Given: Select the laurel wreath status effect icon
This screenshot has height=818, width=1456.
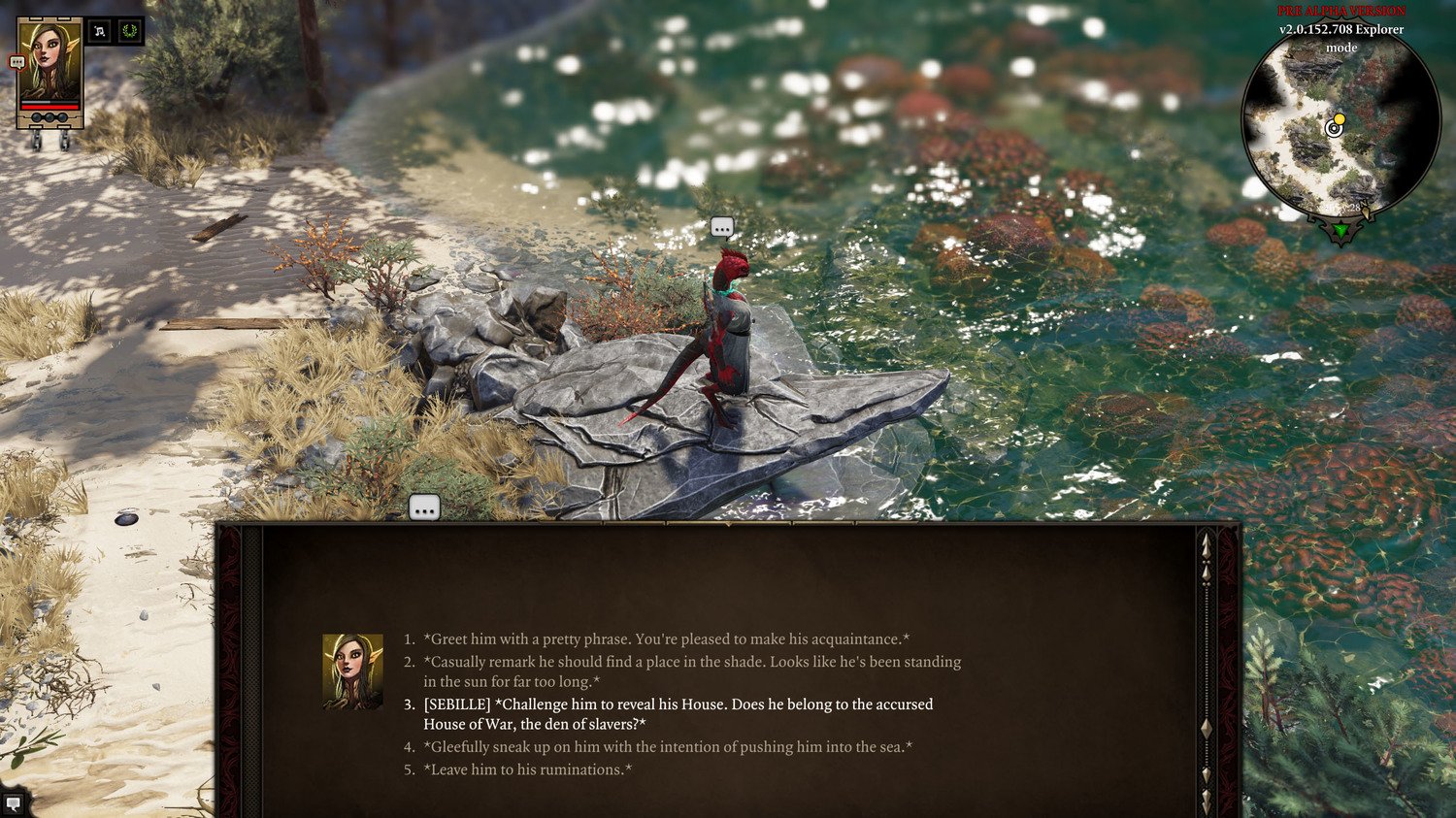Looking at the screenshot, I should (x=129, y=32).
